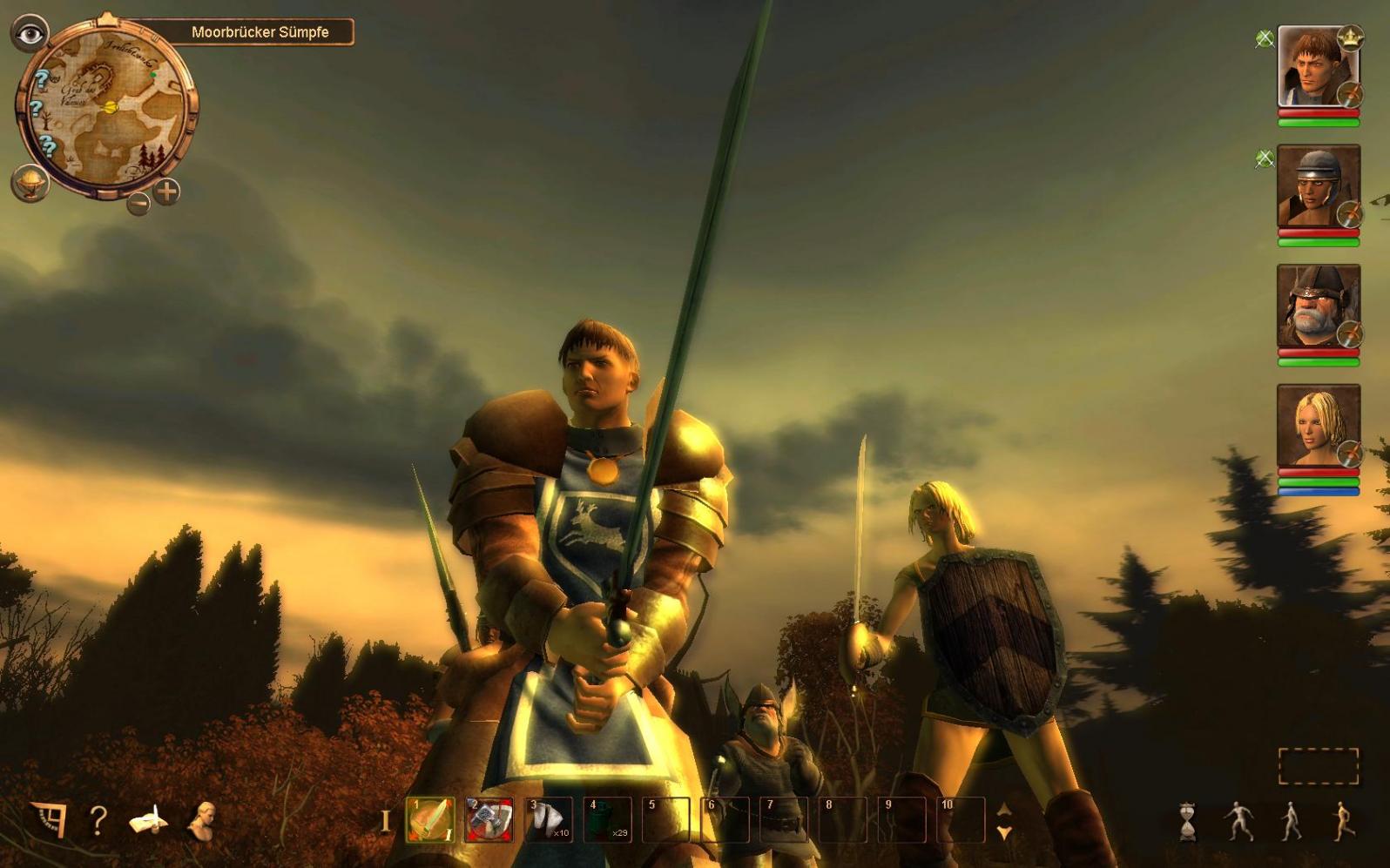This screenshot has height=868, width=1390.
Task: Activate the sword attack in quickslot 1
Action: tap(430, 820)
